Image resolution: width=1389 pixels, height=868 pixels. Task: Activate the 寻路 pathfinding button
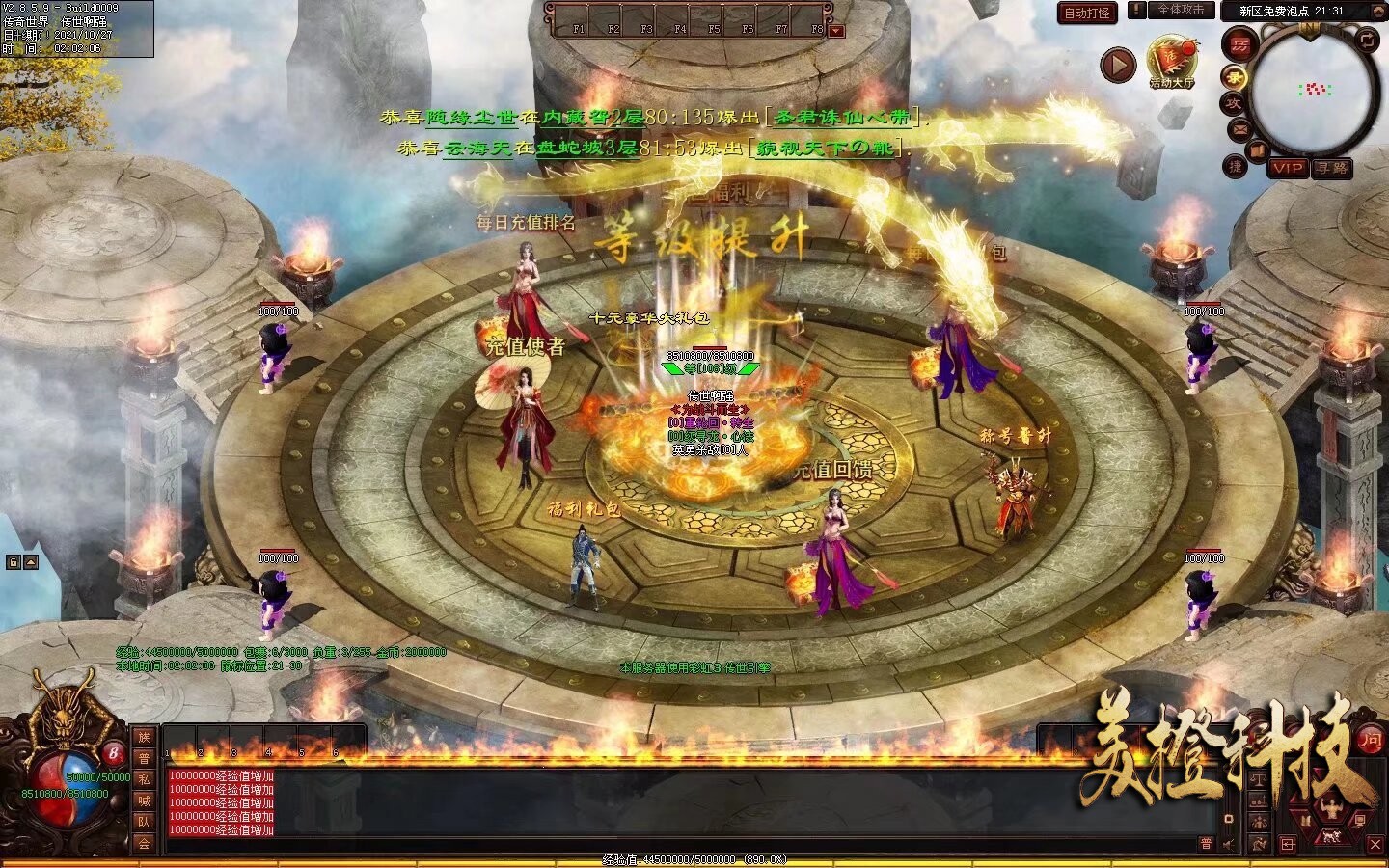pos(1332,168)
